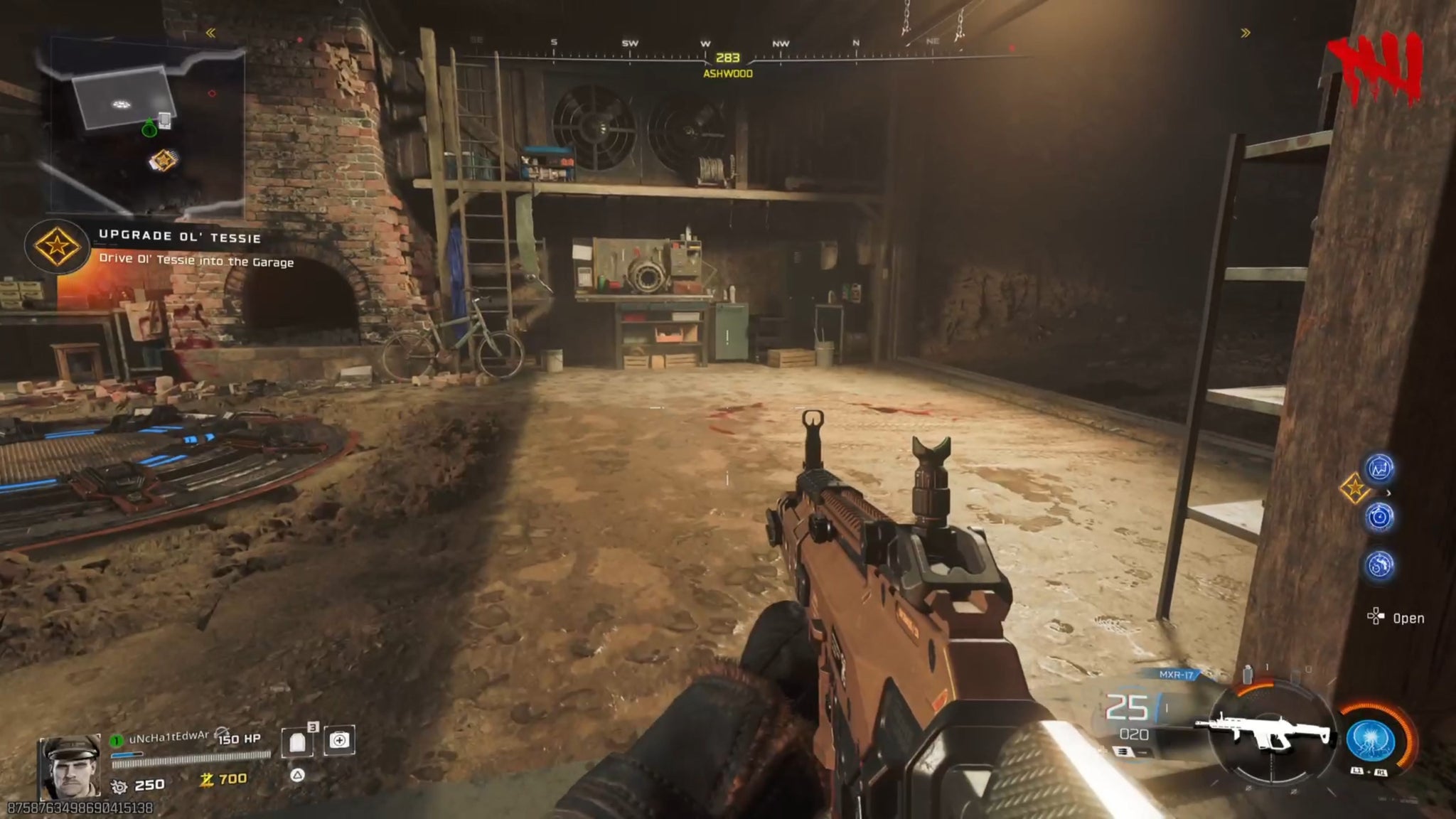Use the medkit item slot

(339, 741)
